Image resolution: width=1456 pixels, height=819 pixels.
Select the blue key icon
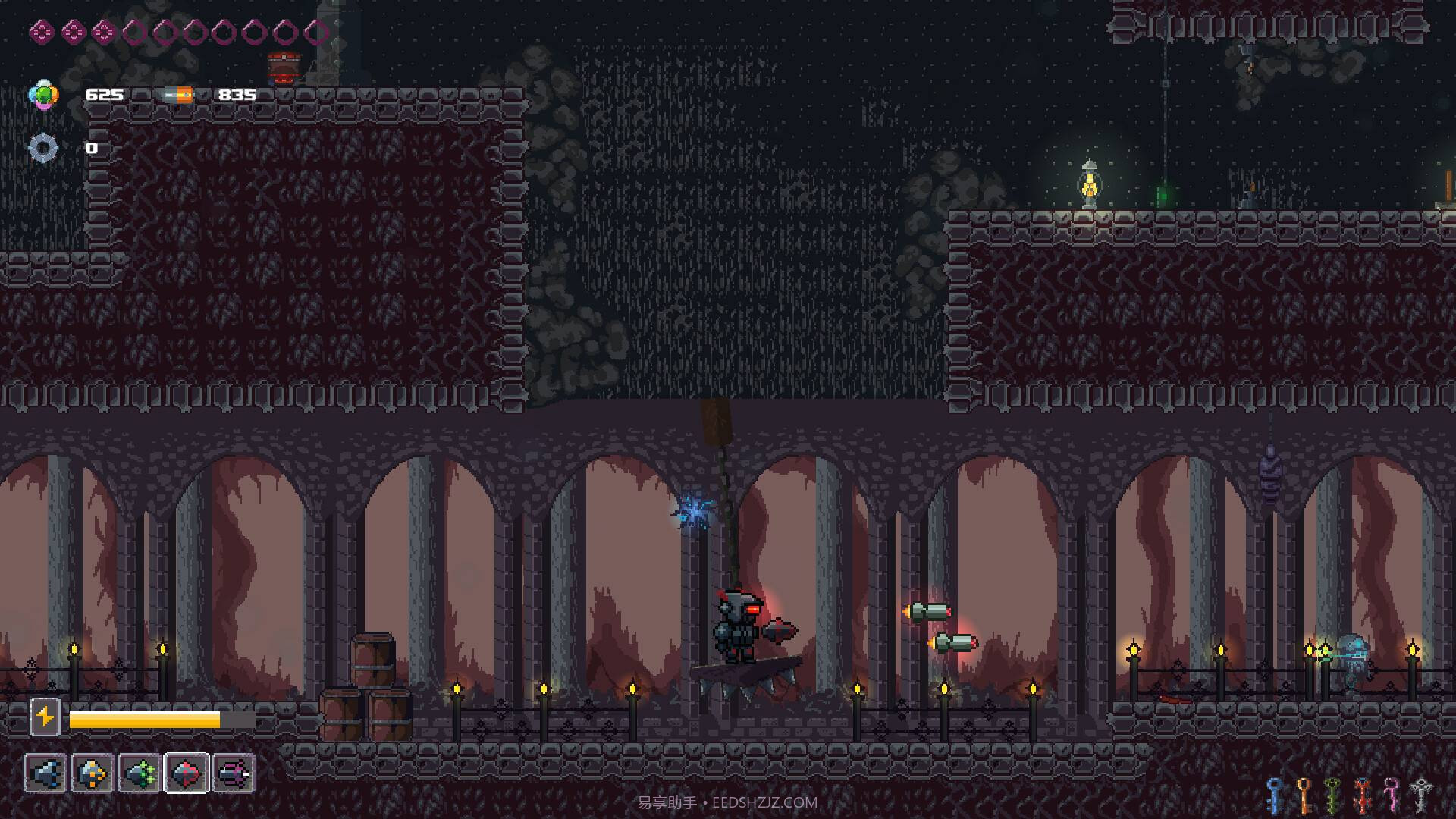[1275, 795]
